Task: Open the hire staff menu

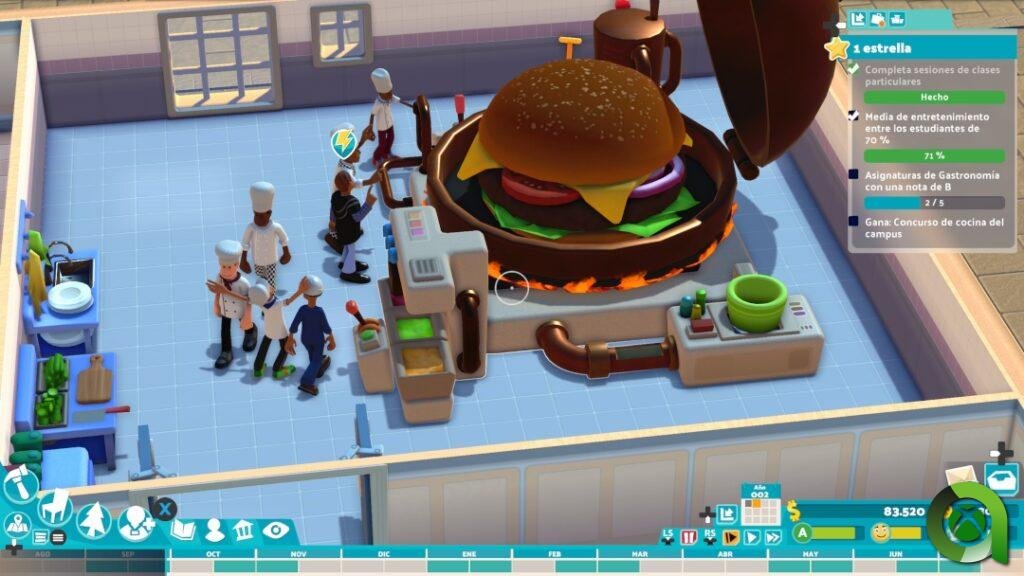Action: coord(134,521)
